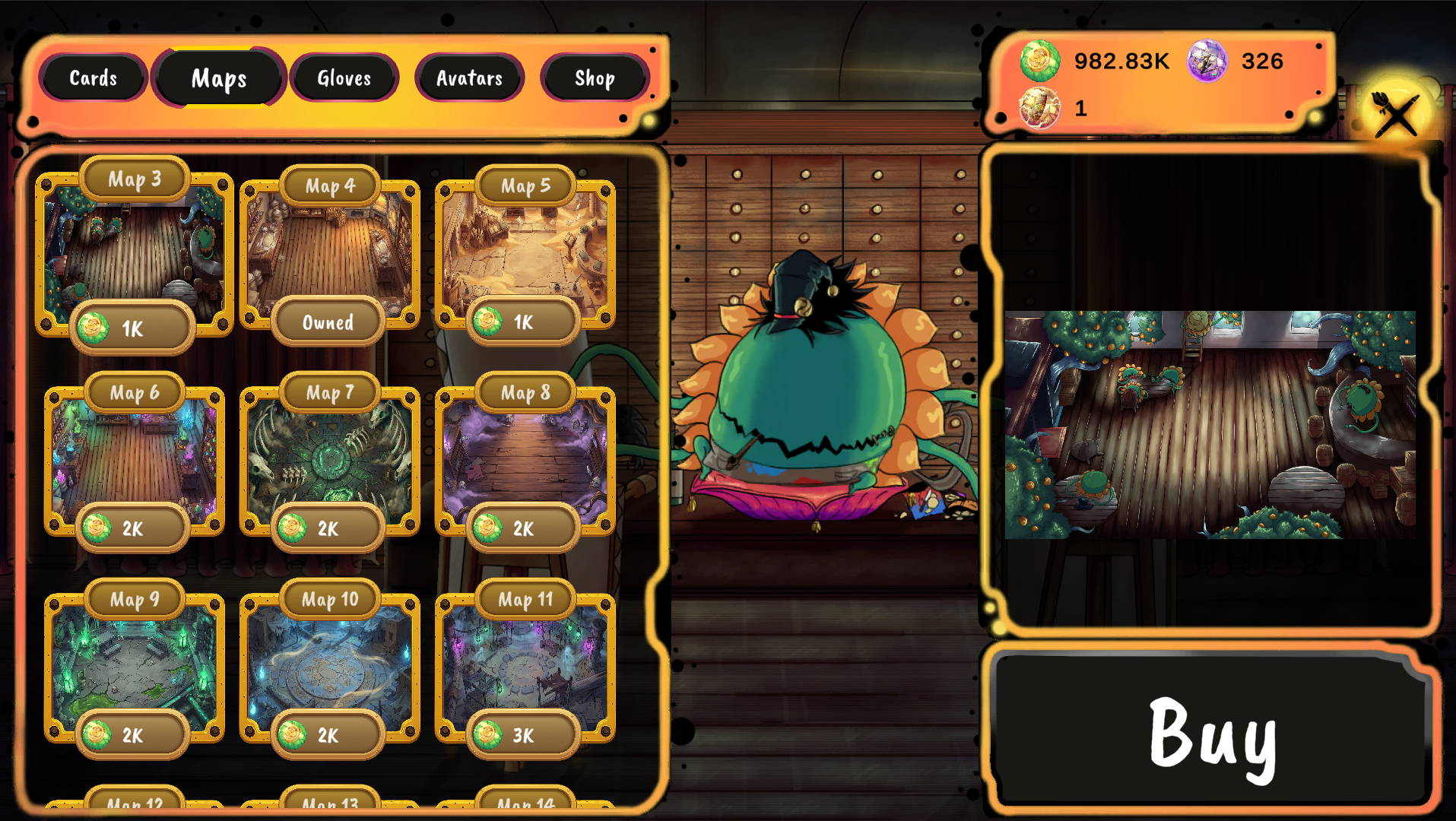The image size is (1456, 821).
Task: Open the Shop tab
Action: tap(594, 78)
